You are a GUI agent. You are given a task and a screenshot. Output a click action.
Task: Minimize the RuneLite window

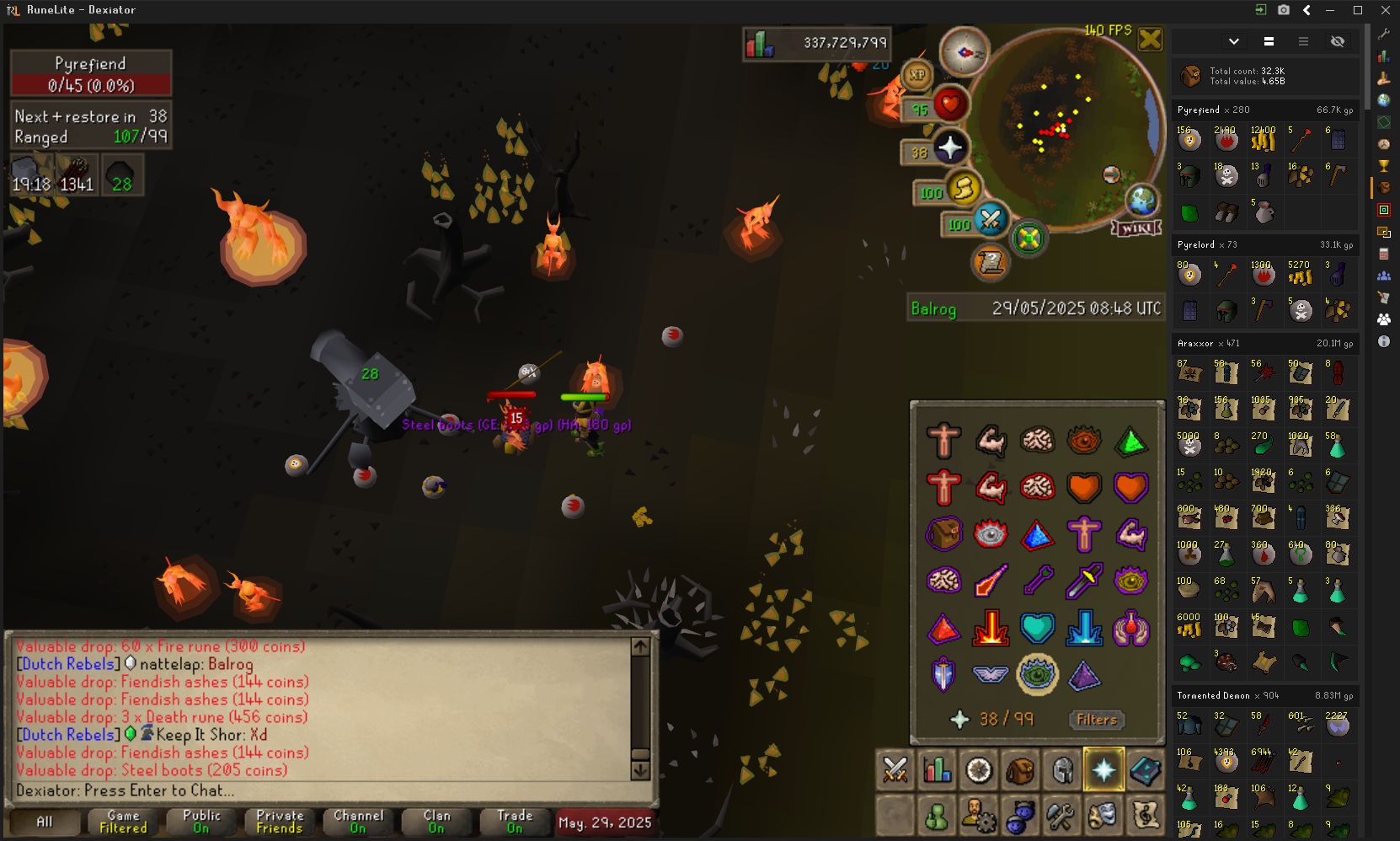tap(1330, 10)
